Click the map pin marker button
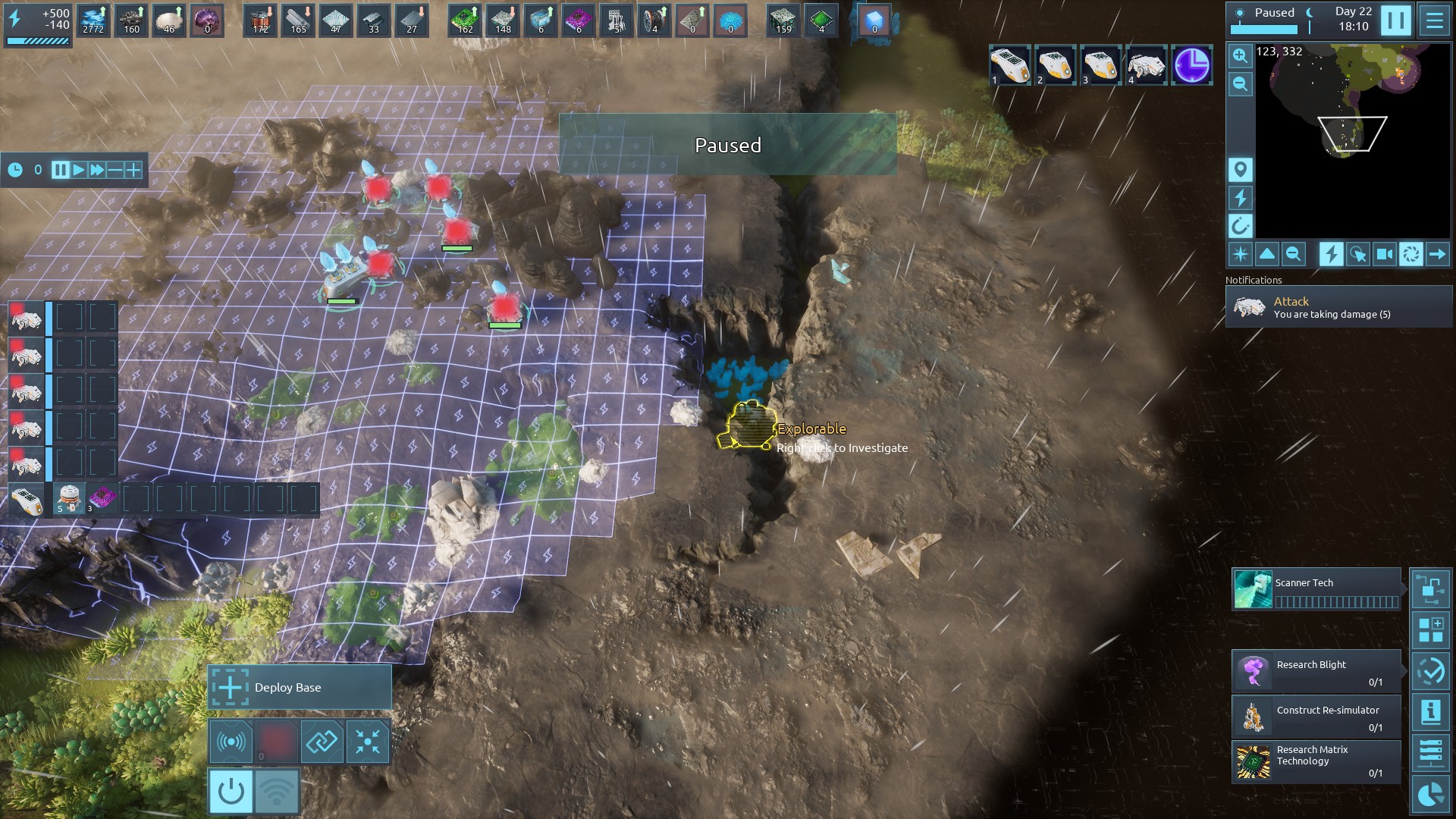 (1240, 169)
